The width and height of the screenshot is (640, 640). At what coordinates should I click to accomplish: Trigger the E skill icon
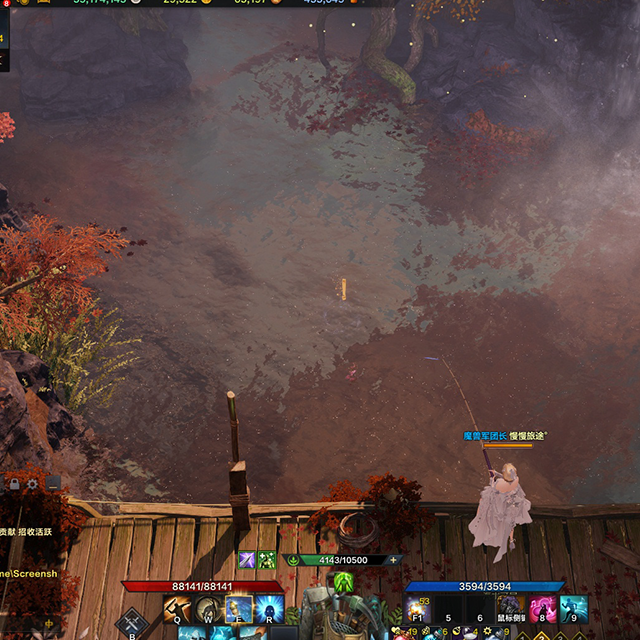click(239, 610)
